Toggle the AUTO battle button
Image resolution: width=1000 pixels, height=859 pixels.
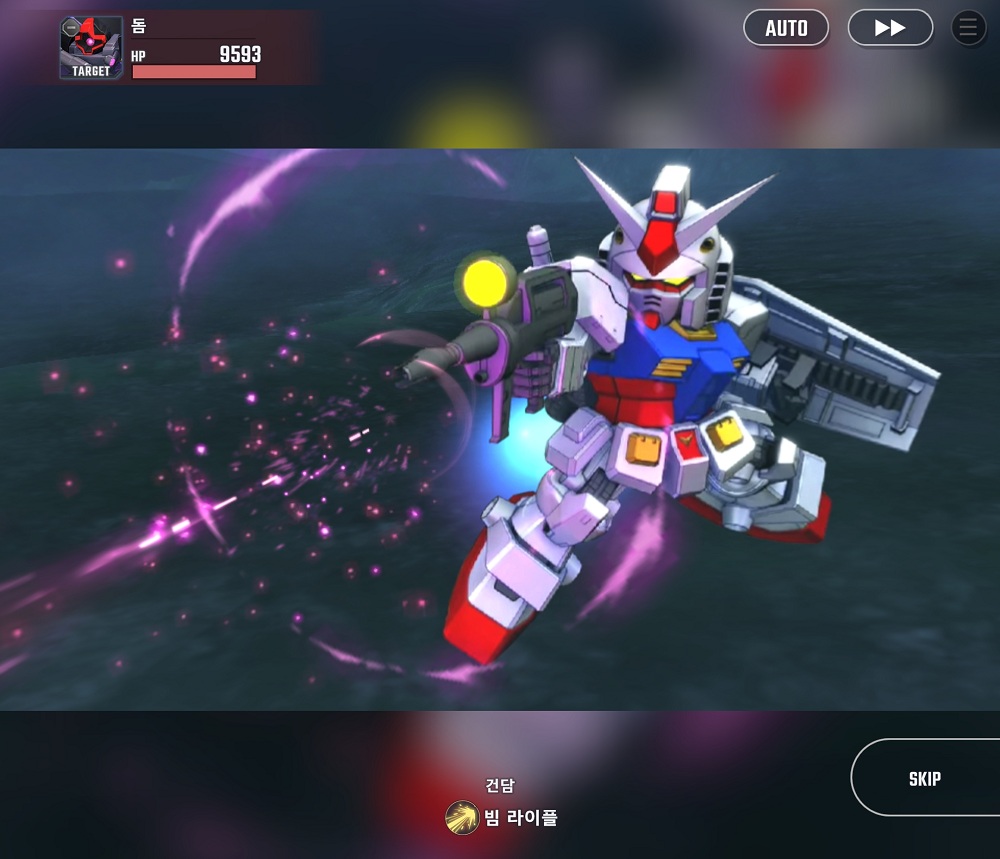[x=786, y=28]
